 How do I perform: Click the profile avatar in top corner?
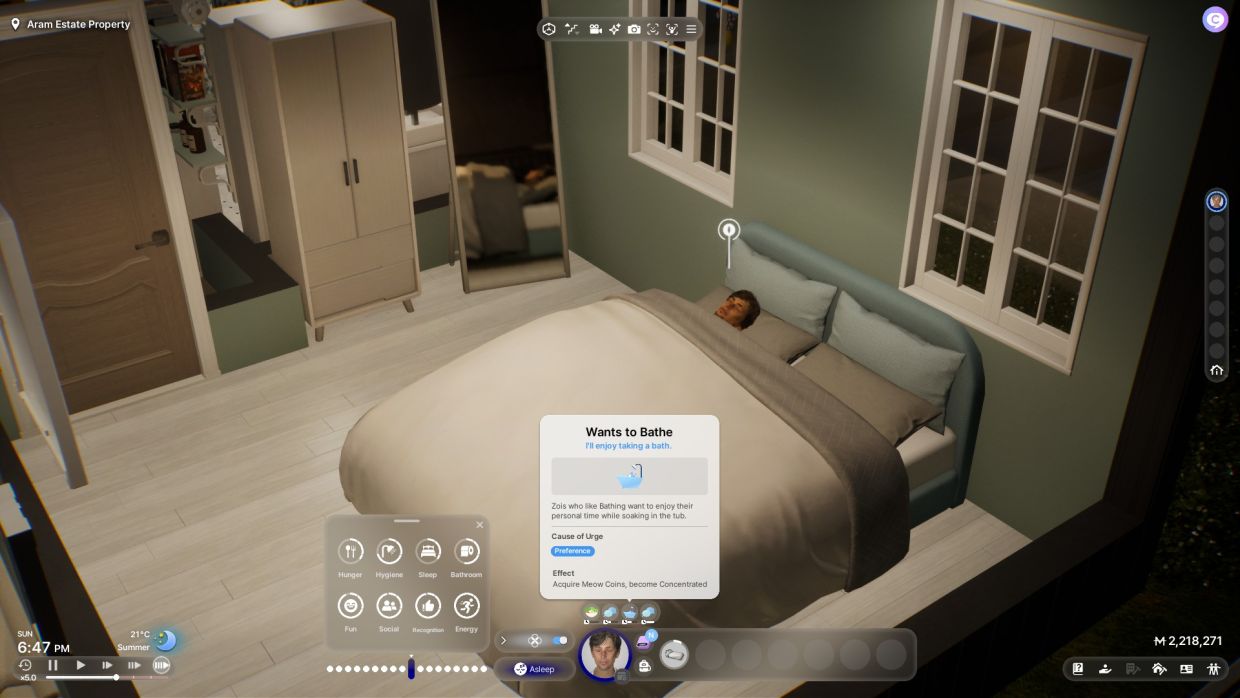click(1215, 19)
